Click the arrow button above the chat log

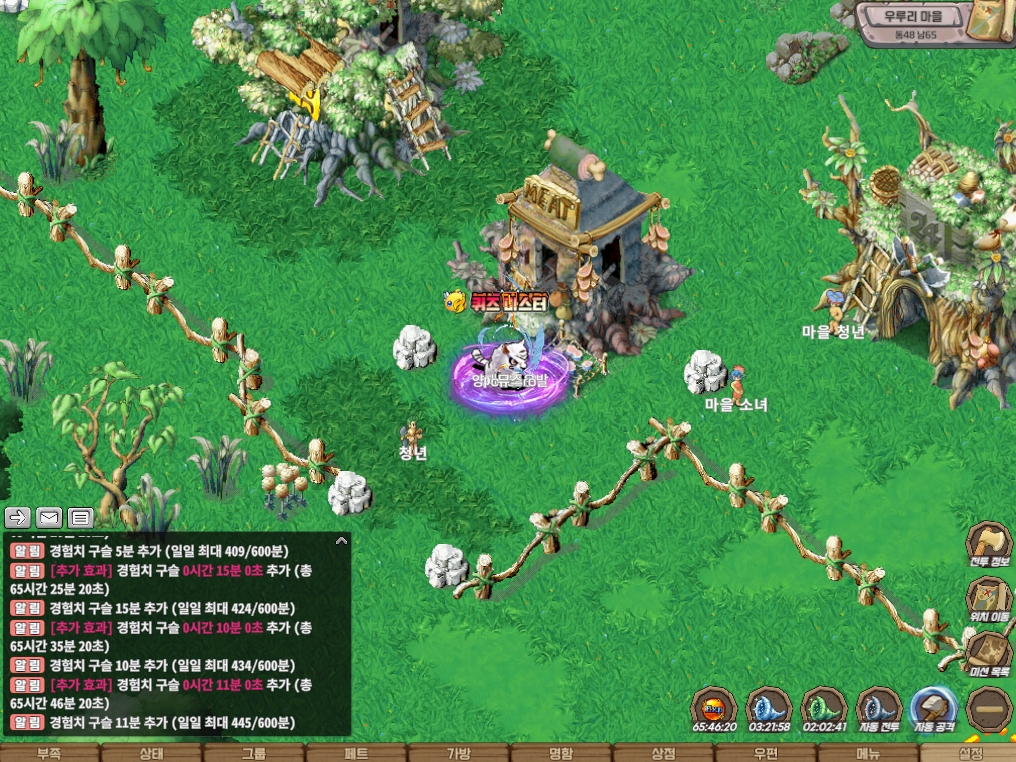(x=18, y=517)
